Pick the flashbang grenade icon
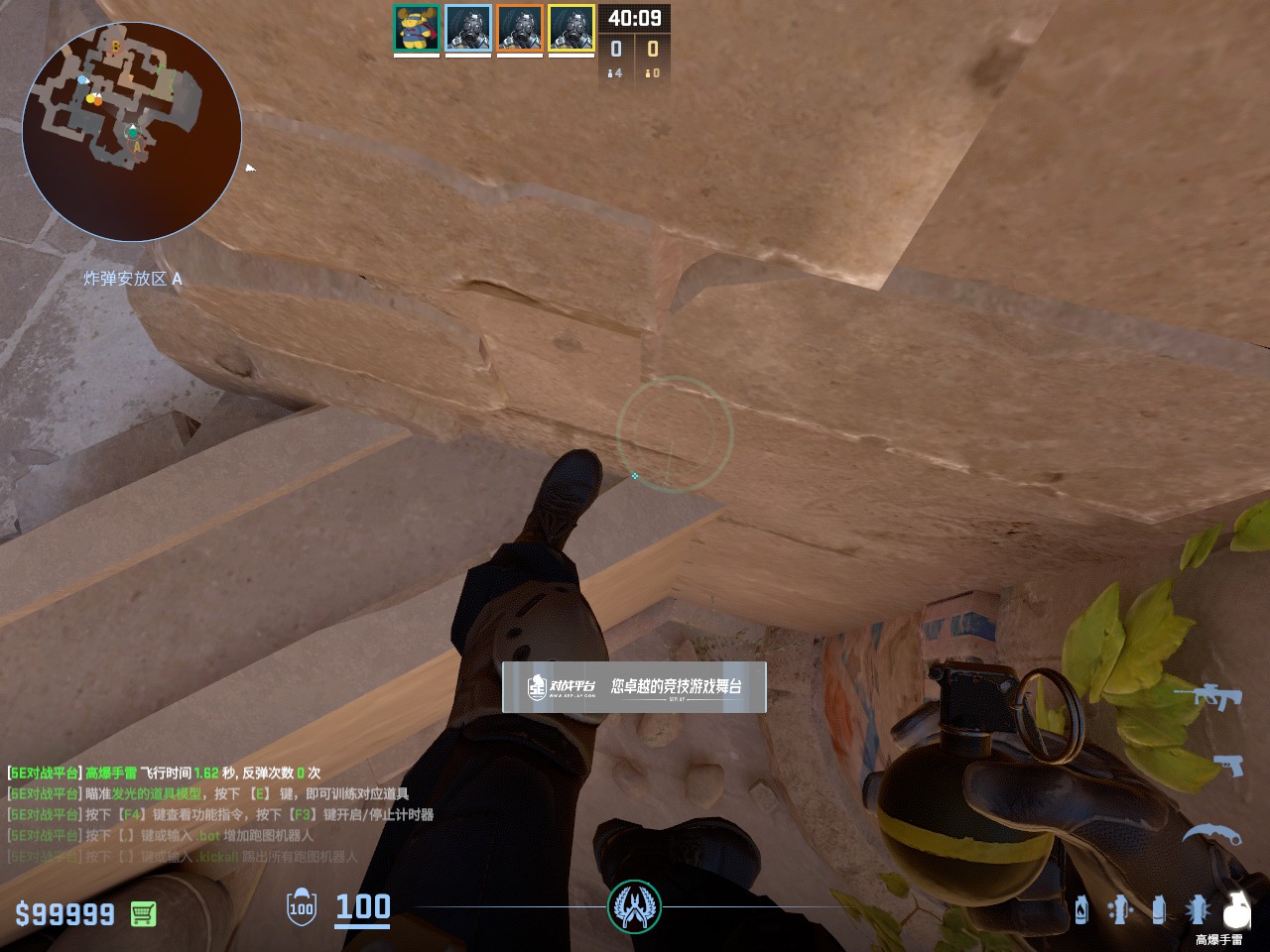1270x952 pixels. (x=1197, y=908)
